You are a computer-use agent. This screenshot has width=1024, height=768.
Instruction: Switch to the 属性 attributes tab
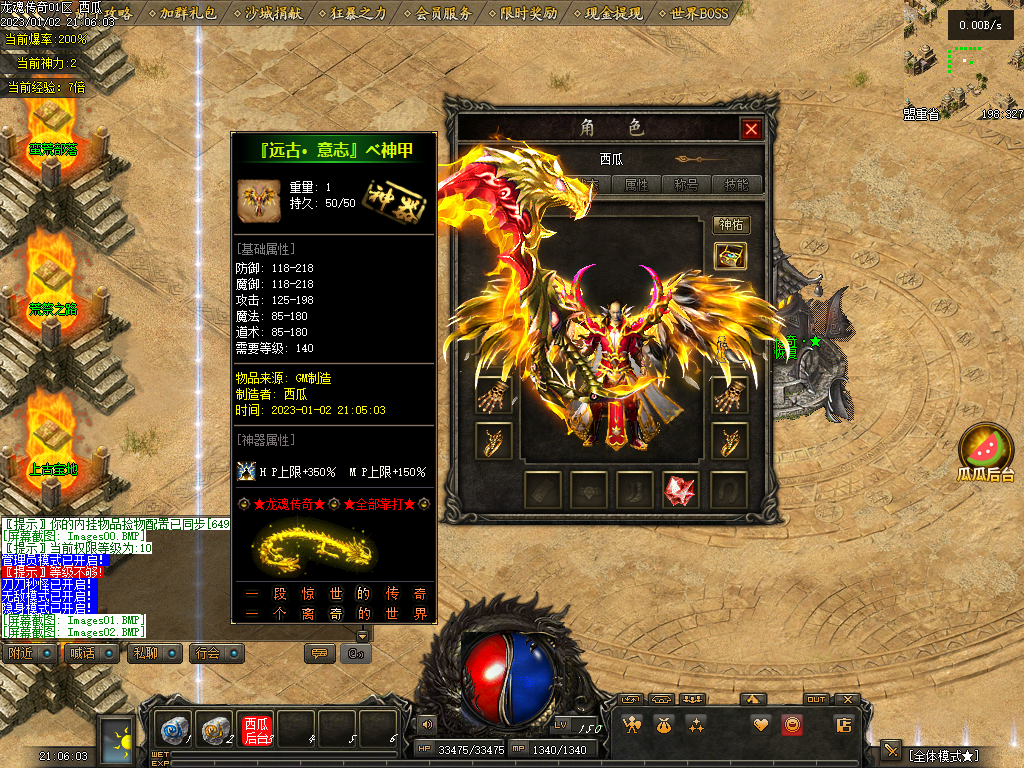click(637, 185)
